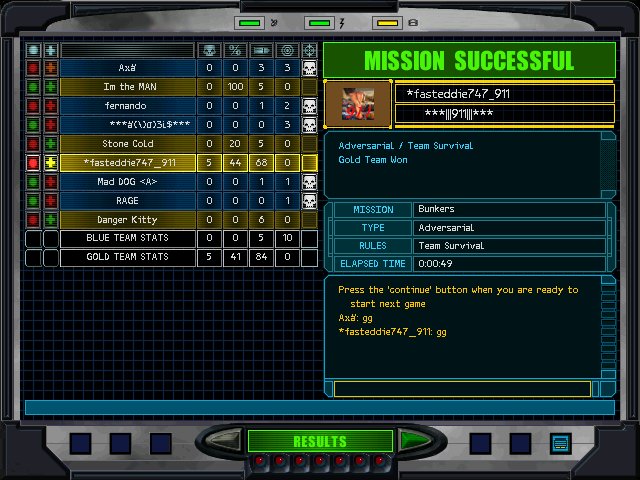The width and height of the screenshot is (640, 480).
Task: Click the bullet shots column header
Action: 261,49
